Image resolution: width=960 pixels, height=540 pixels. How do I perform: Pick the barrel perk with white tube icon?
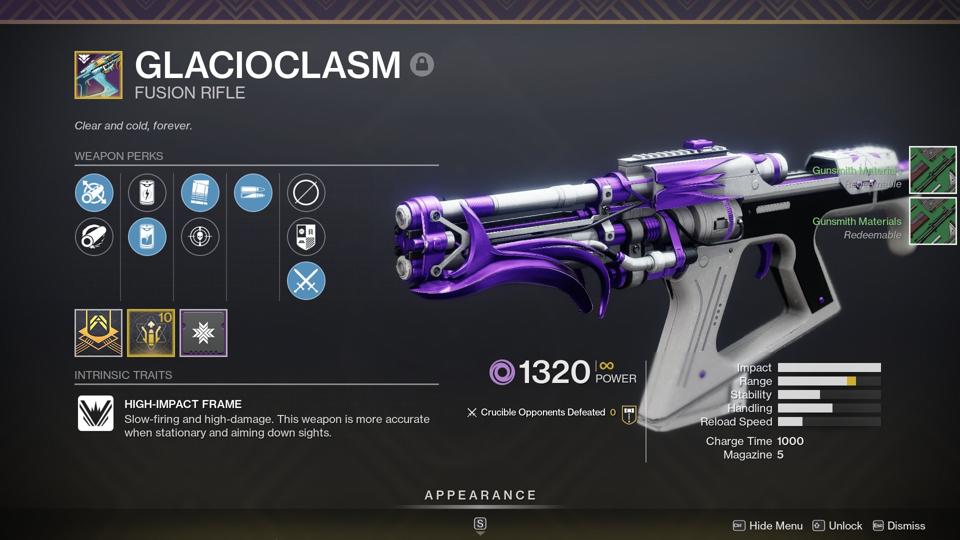click(x=94, y=237)
